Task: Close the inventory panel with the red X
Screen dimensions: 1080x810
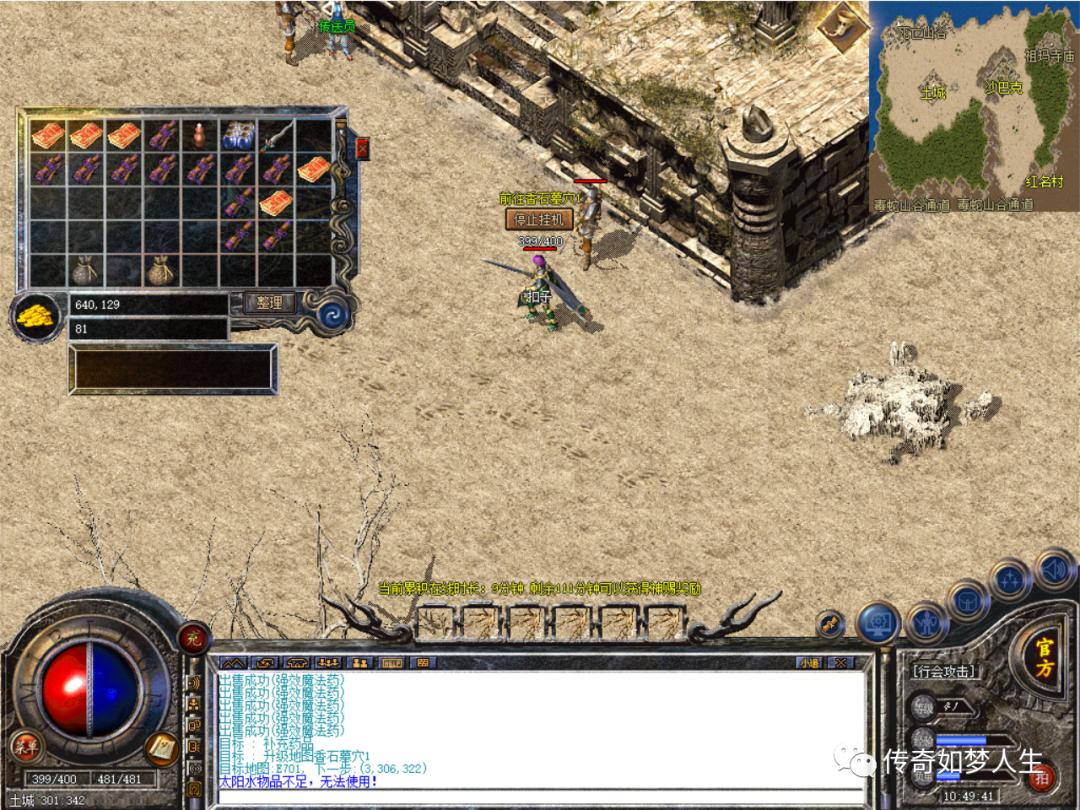Action: [x=362, y=148]
